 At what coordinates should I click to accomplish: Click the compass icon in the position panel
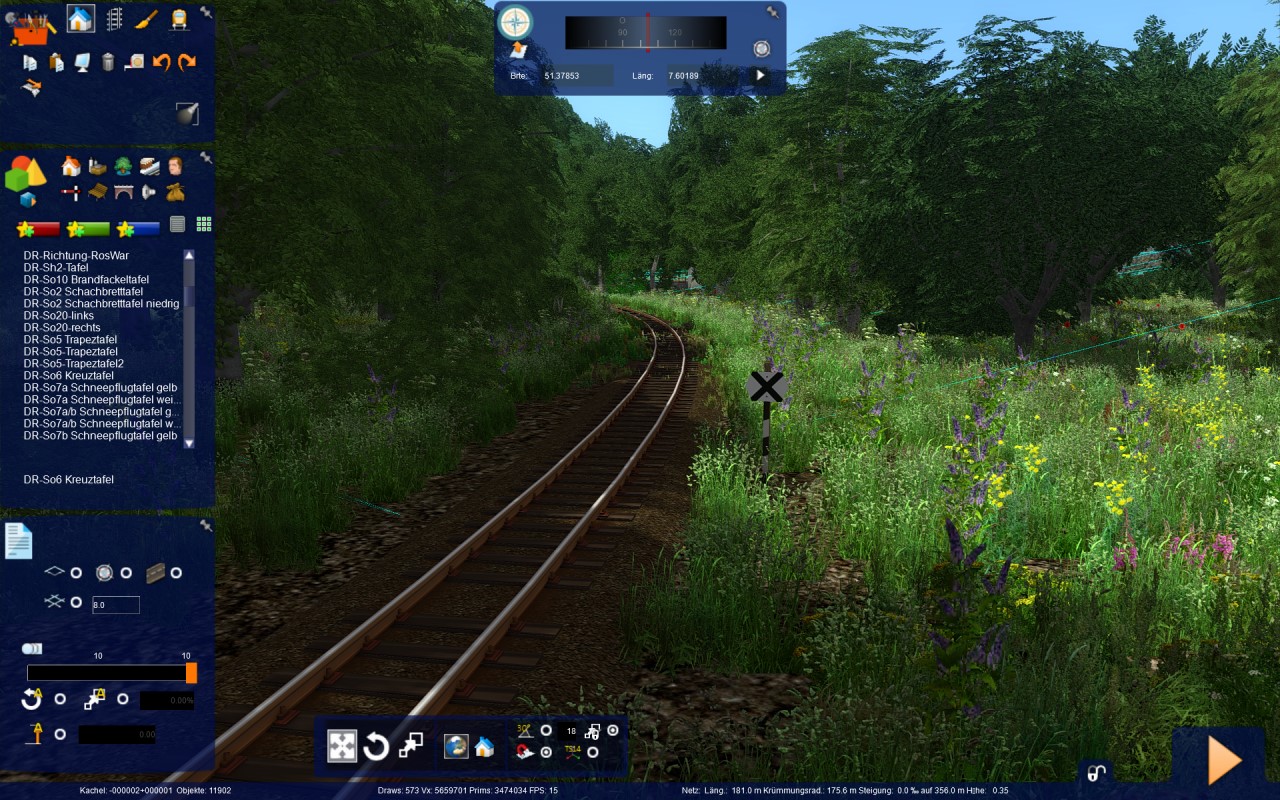[x=515, y=21]
